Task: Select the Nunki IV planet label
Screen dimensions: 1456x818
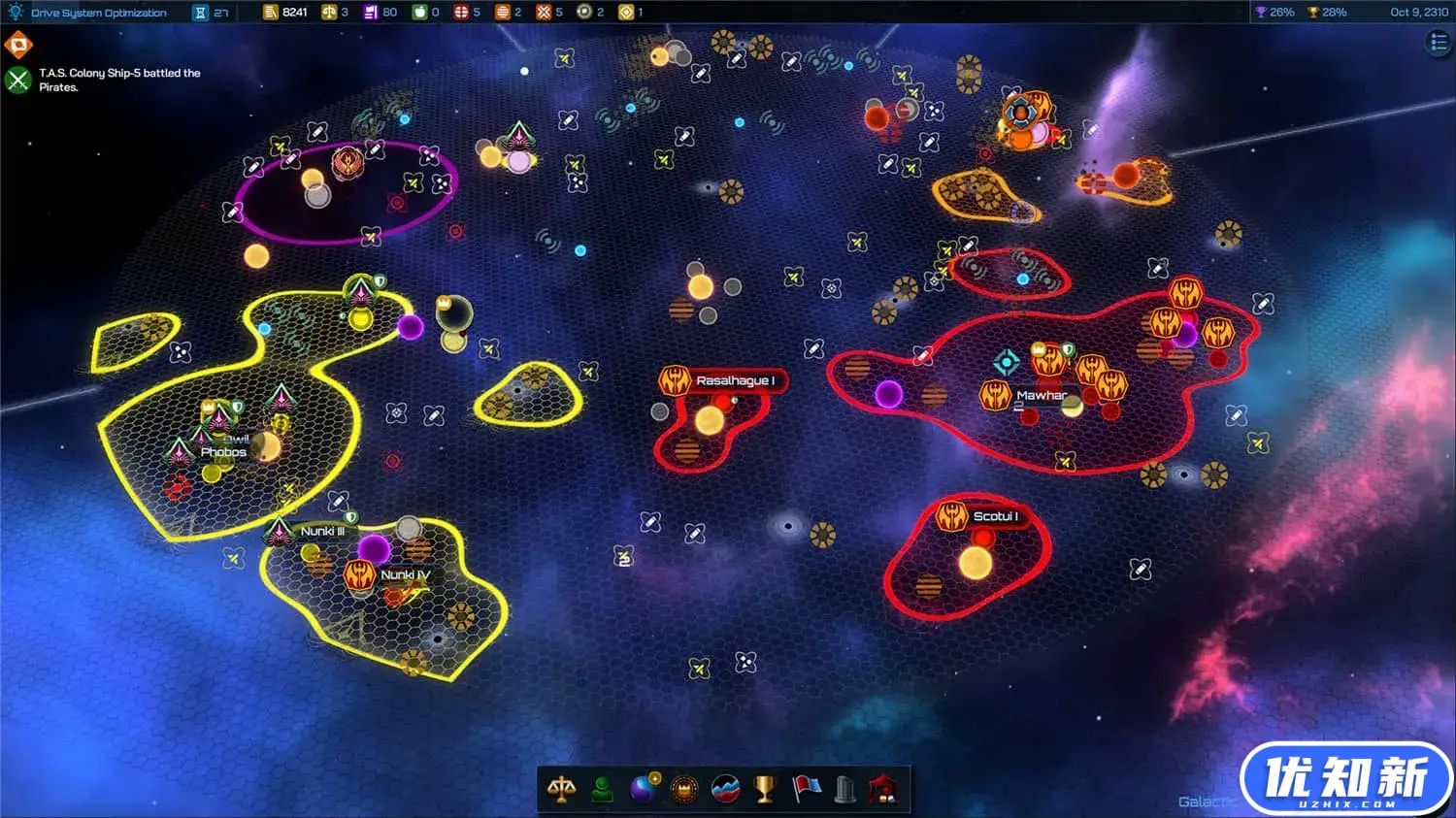Action: point(405,574)
